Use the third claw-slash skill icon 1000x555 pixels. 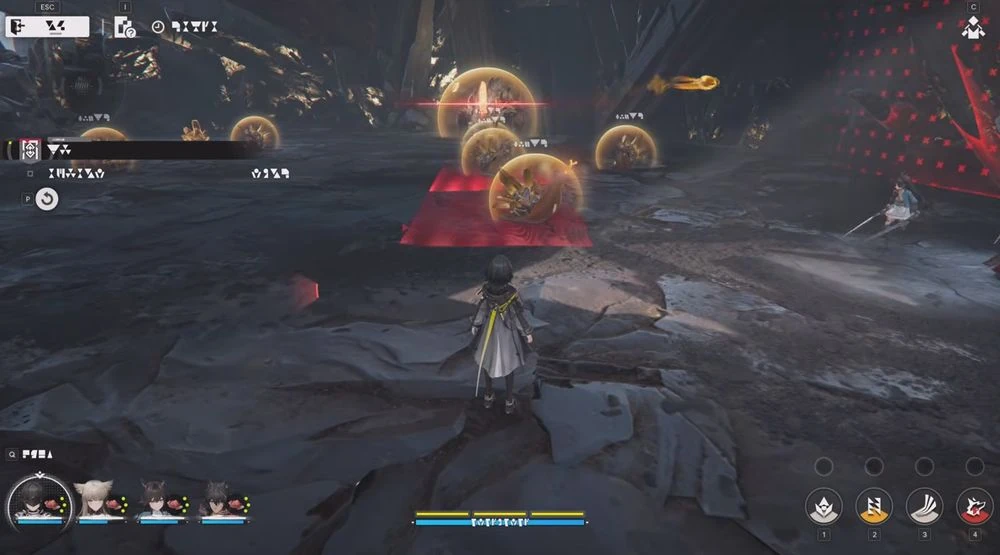click(x=924, y=506)
